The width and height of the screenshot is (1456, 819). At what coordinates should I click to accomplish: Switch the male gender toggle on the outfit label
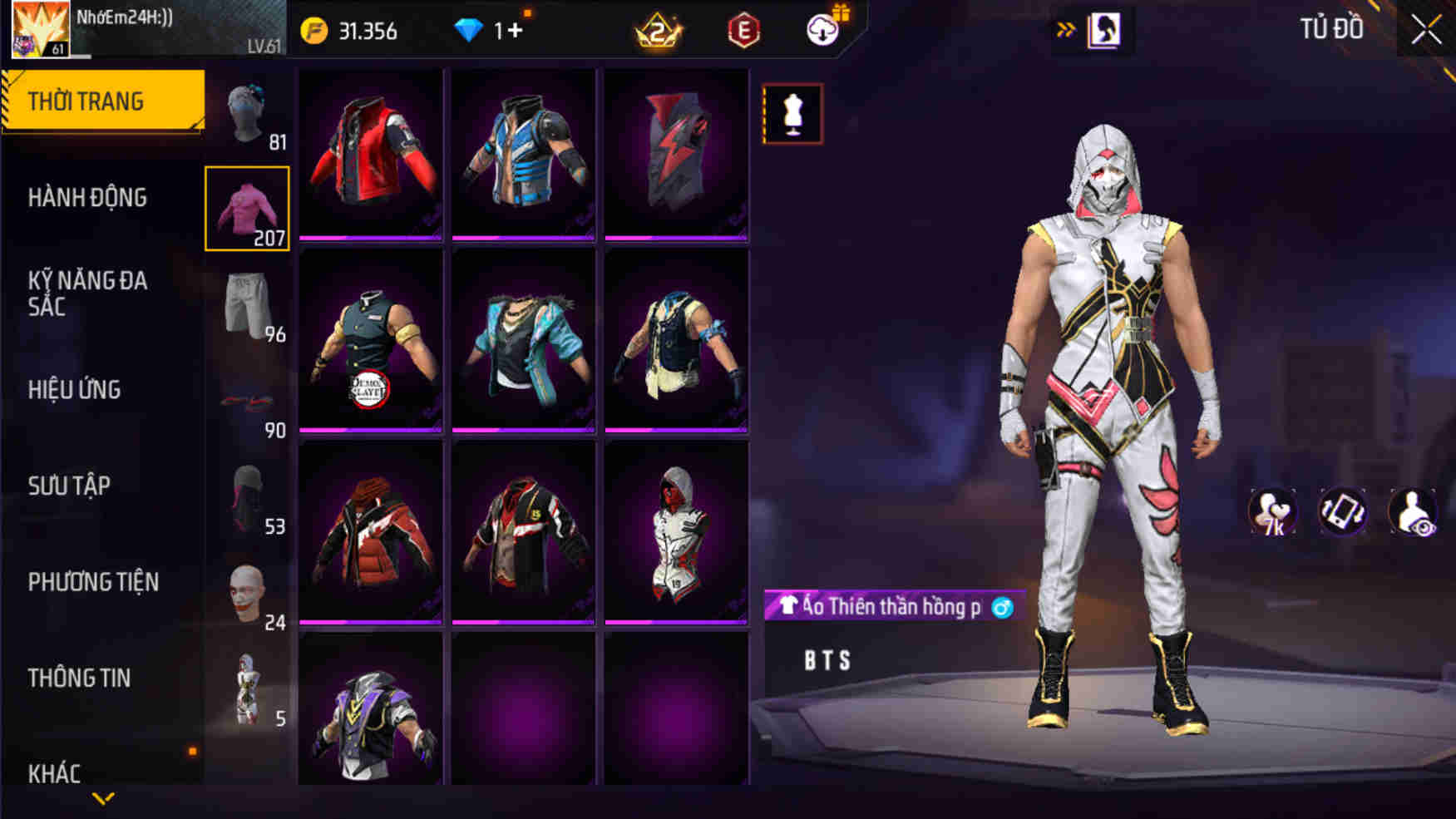point(1004,606)
